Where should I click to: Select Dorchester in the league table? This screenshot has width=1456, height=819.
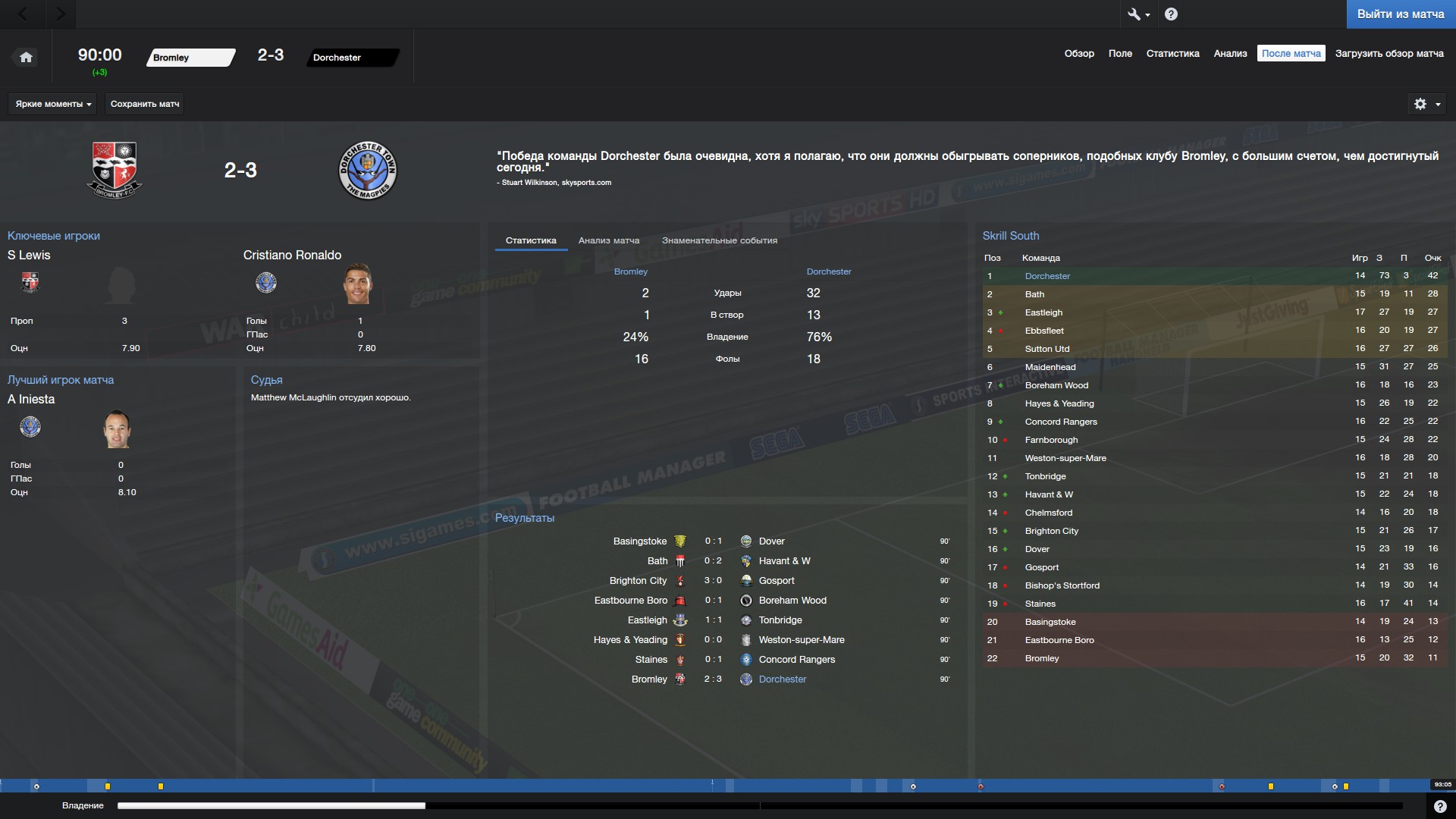(x=1047, y=276)
